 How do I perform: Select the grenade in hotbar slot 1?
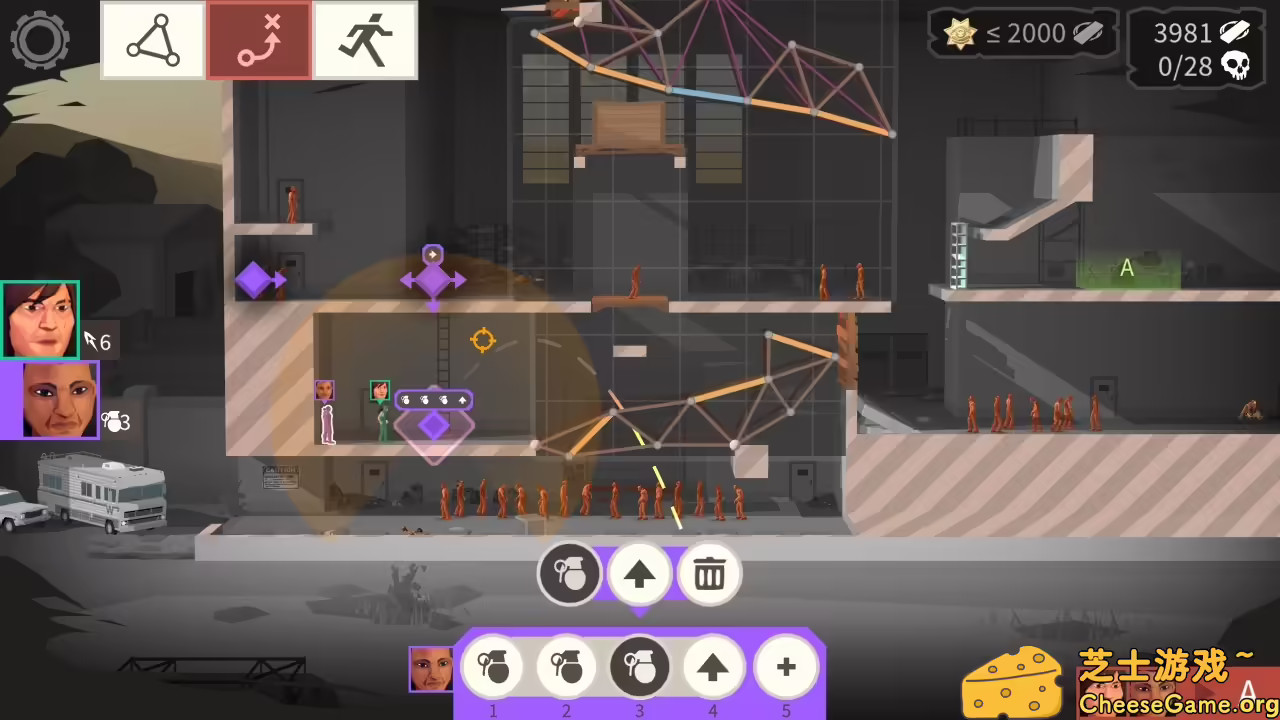coord(493,667)
